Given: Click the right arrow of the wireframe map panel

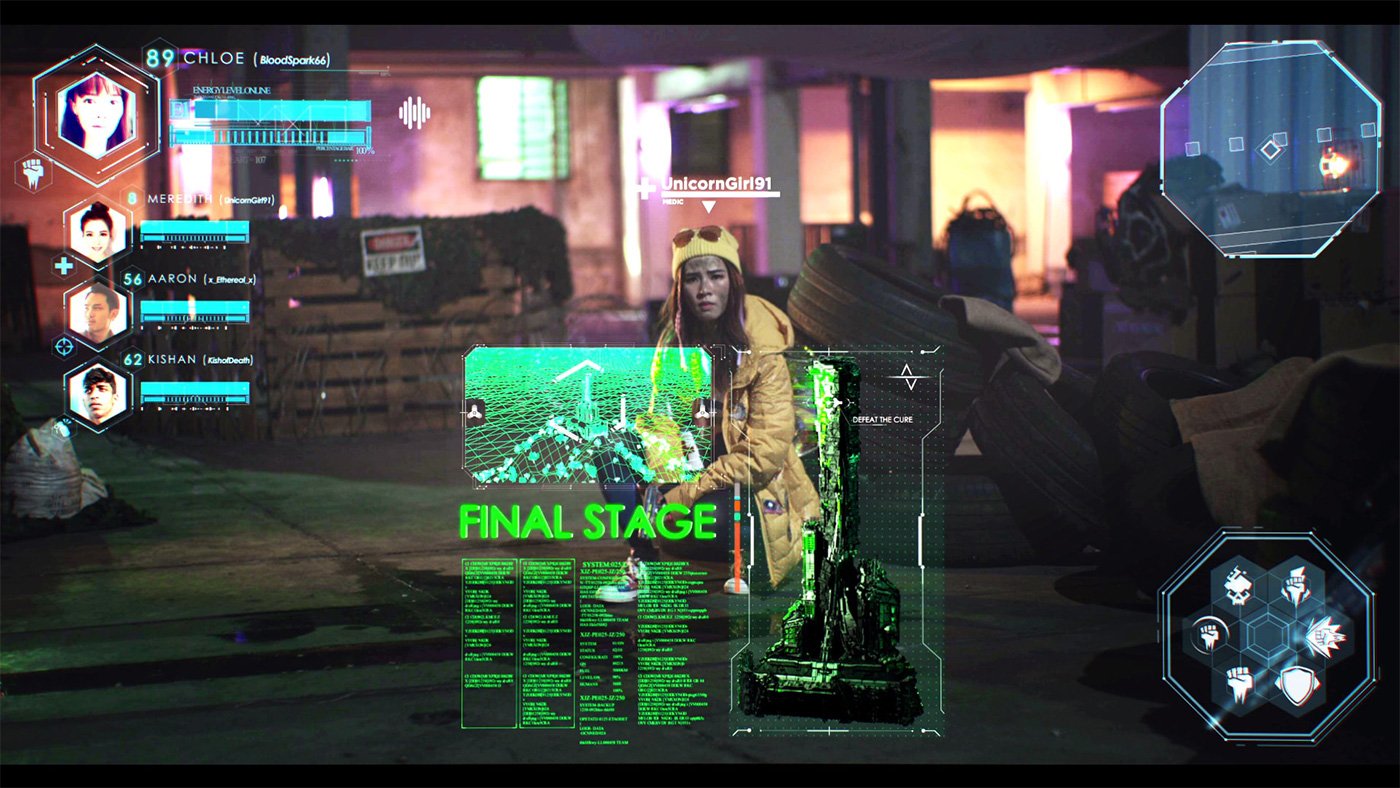Looking at the screenshot, I should click(x=702, y=412).
